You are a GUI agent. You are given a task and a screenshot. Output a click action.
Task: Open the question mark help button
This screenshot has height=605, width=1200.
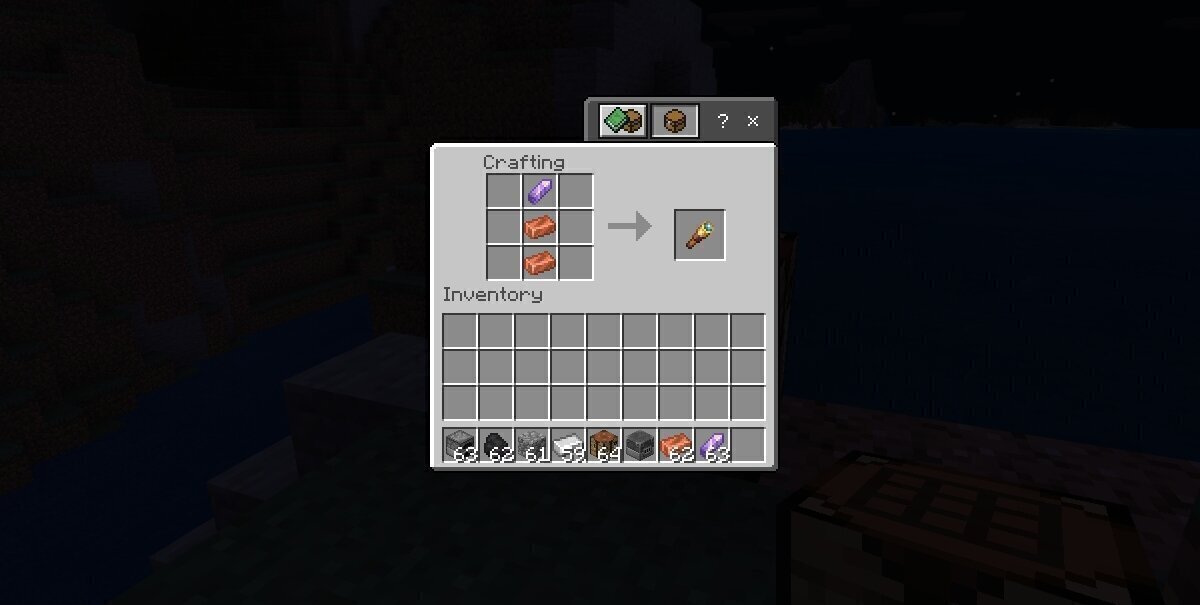point(722,121)
